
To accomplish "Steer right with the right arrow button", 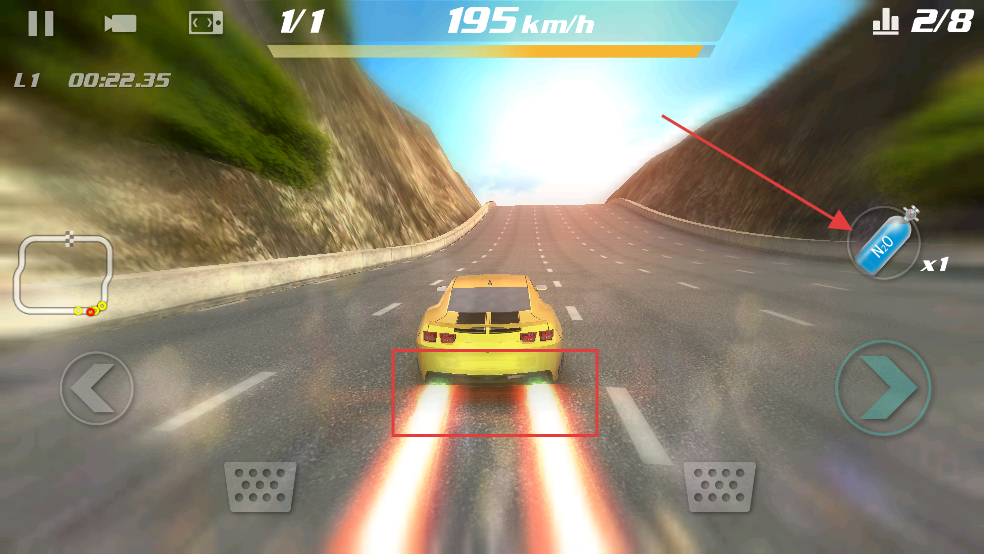I will (x=883, y=387).
